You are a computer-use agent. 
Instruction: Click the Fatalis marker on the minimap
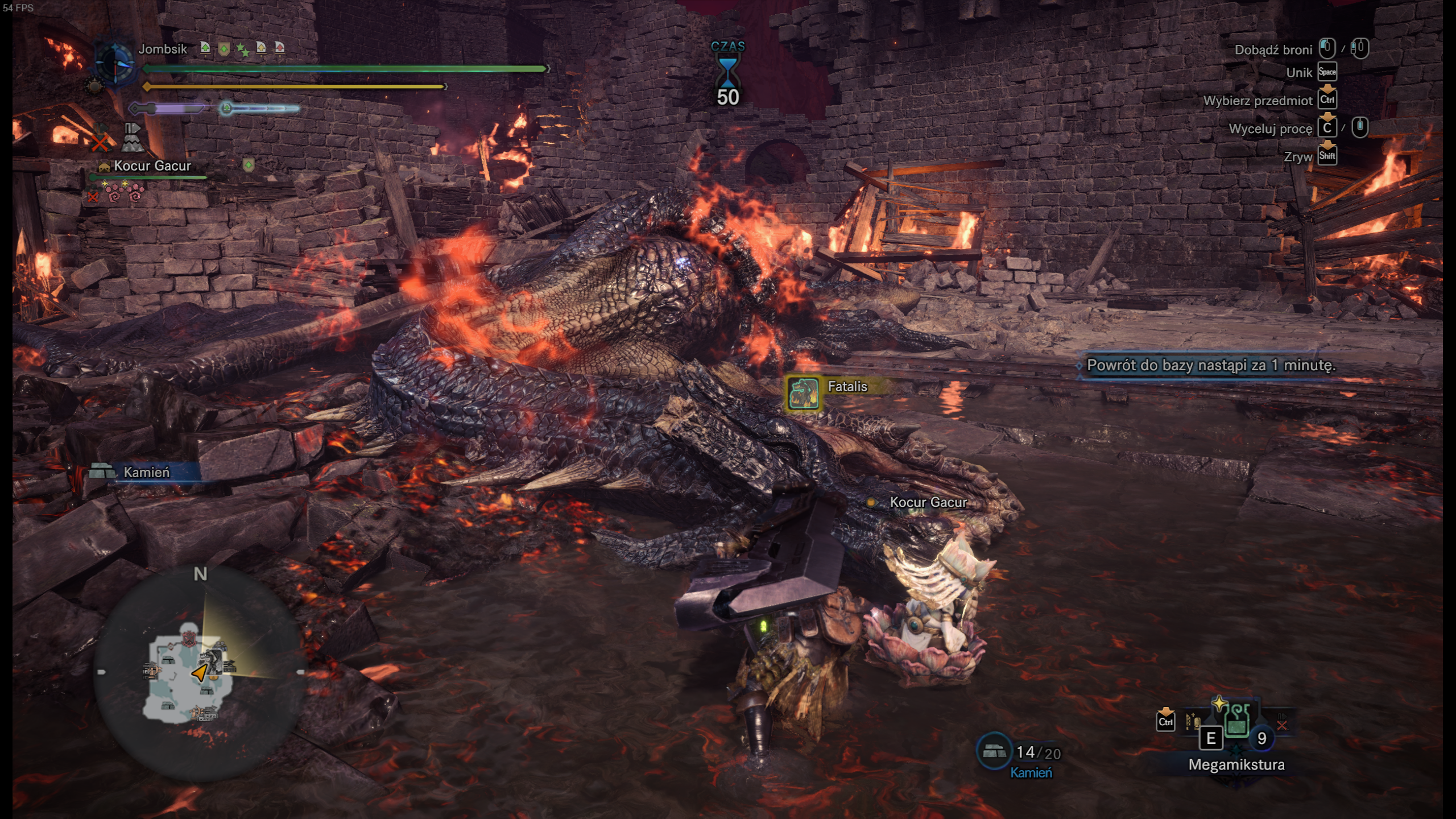point(212,661)
